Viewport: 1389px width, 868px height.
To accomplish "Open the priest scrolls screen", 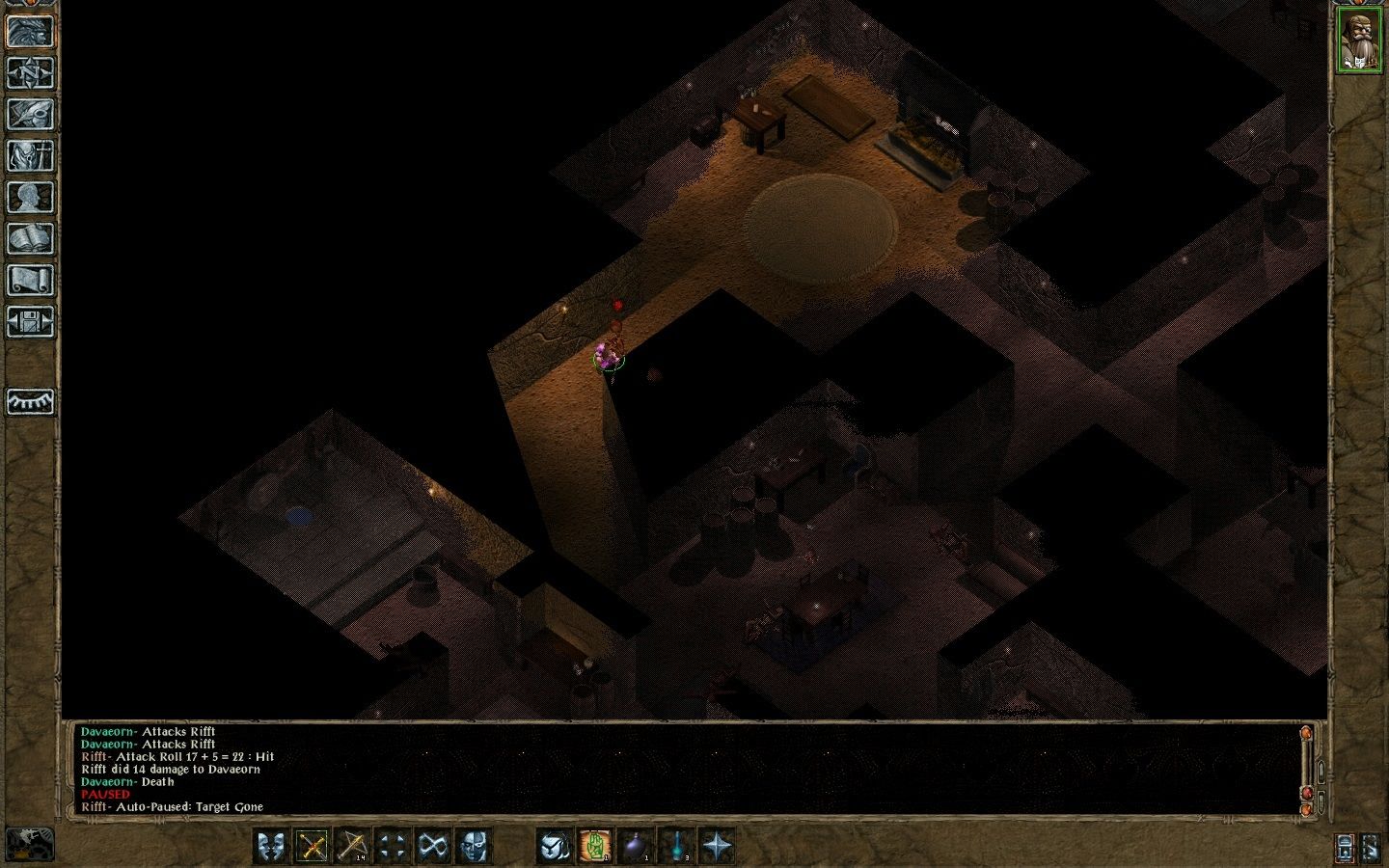I will (x=31, y=278).
